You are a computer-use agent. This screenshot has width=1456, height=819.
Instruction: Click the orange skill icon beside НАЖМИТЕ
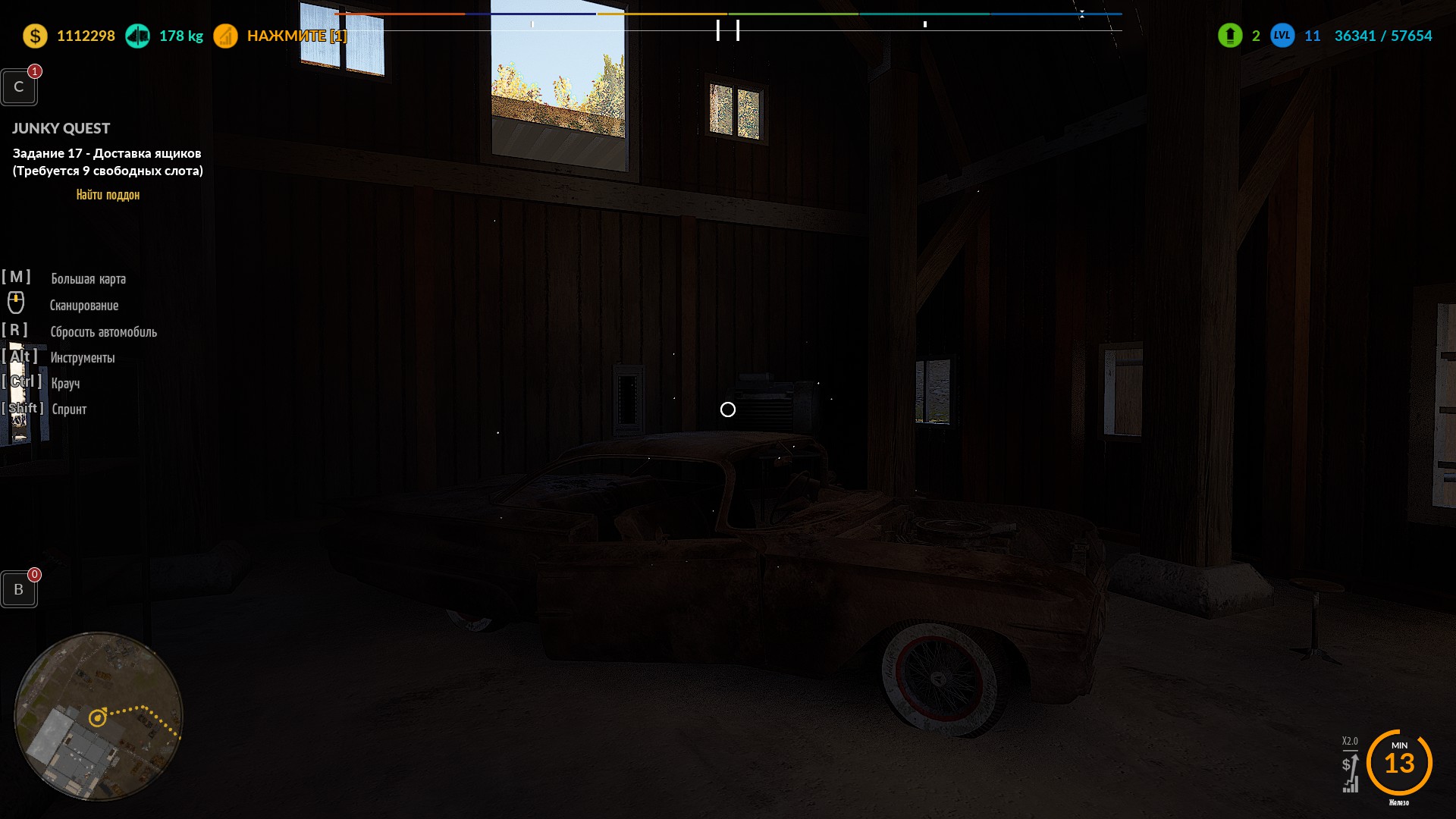(x=225, y=36)
